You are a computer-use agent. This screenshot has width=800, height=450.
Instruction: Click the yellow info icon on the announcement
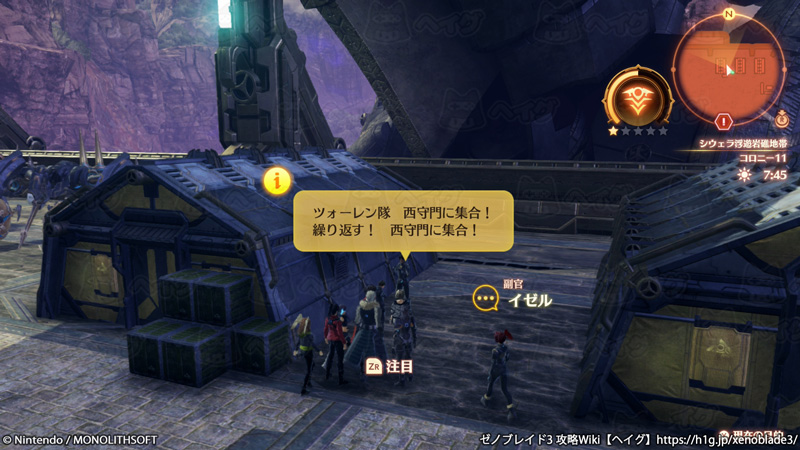(277, 180)
